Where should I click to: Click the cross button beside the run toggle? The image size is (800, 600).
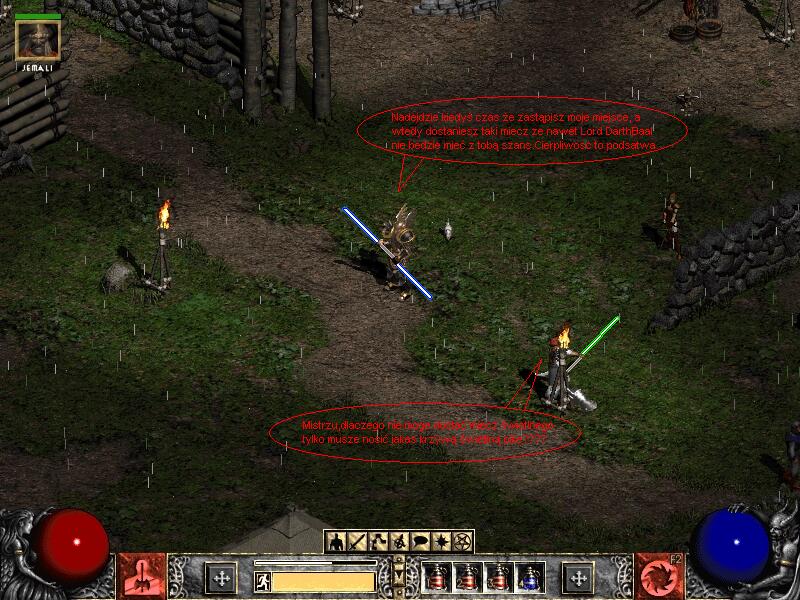[221, 577]
